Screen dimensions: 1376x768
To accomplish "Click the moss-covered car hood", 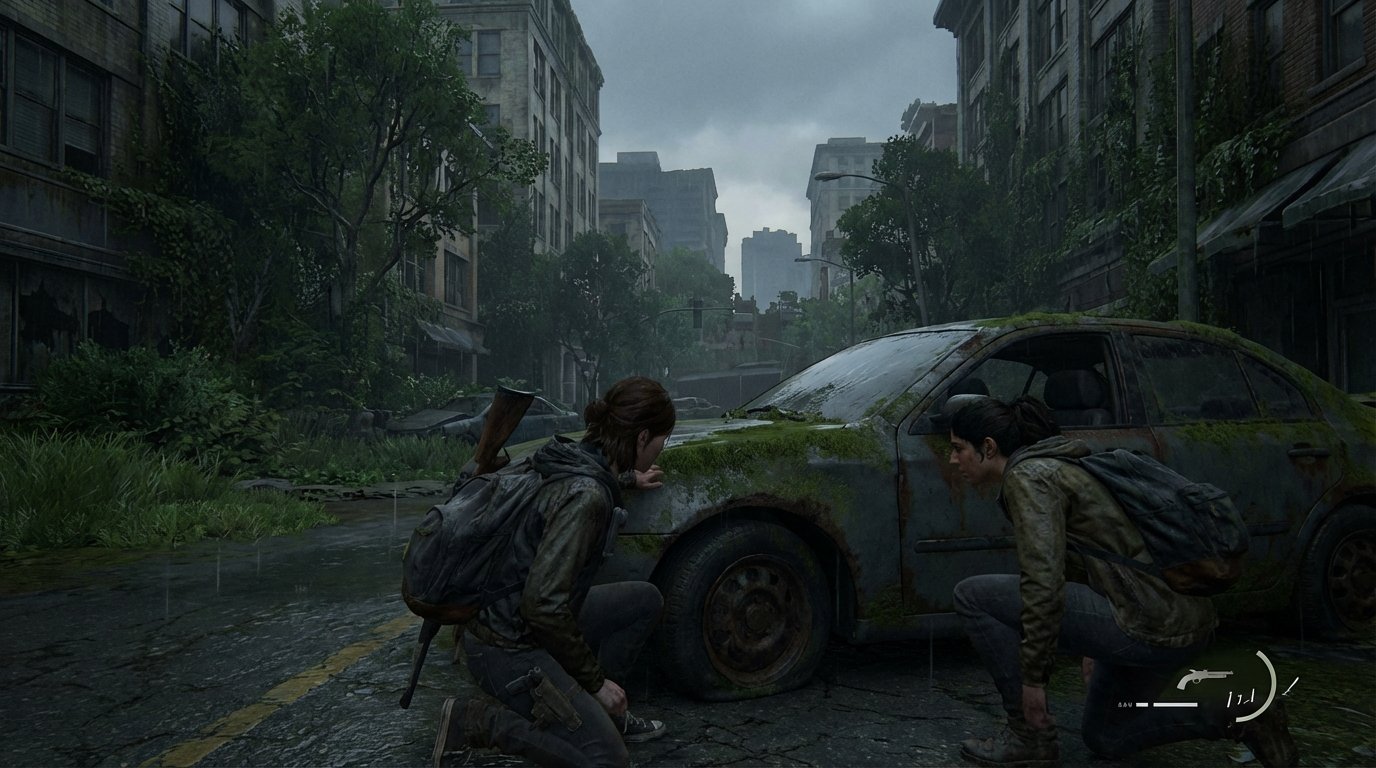I will tap(760, 440).
